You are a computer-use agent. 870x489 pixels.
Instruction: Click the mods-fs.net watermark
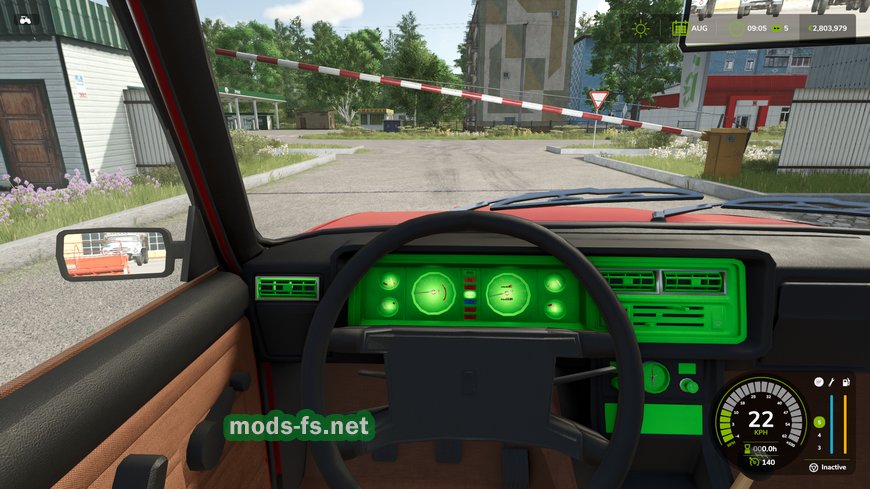(x=298, y=428)
